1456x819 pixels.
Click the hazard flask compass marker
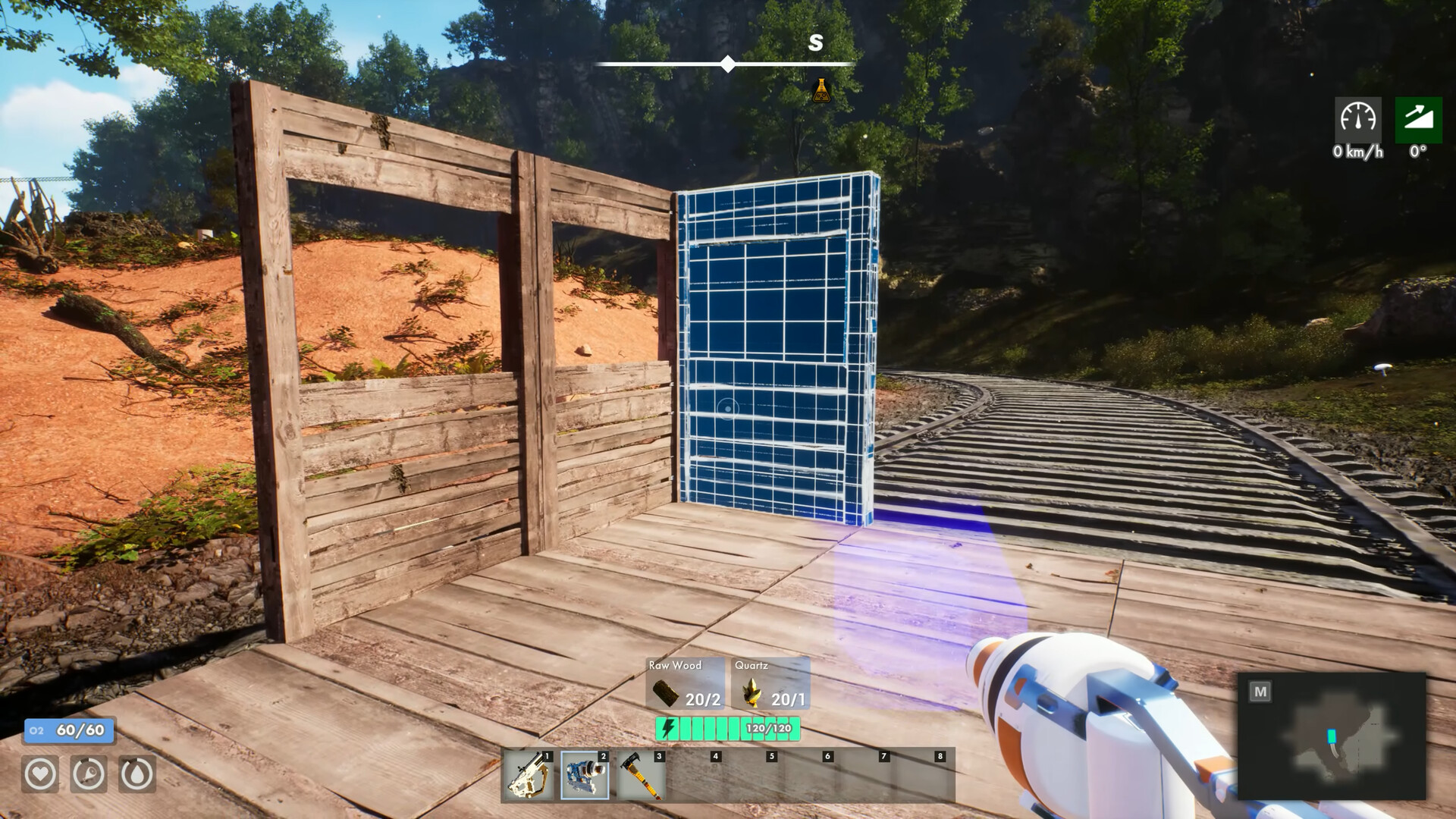click(821, 90)
